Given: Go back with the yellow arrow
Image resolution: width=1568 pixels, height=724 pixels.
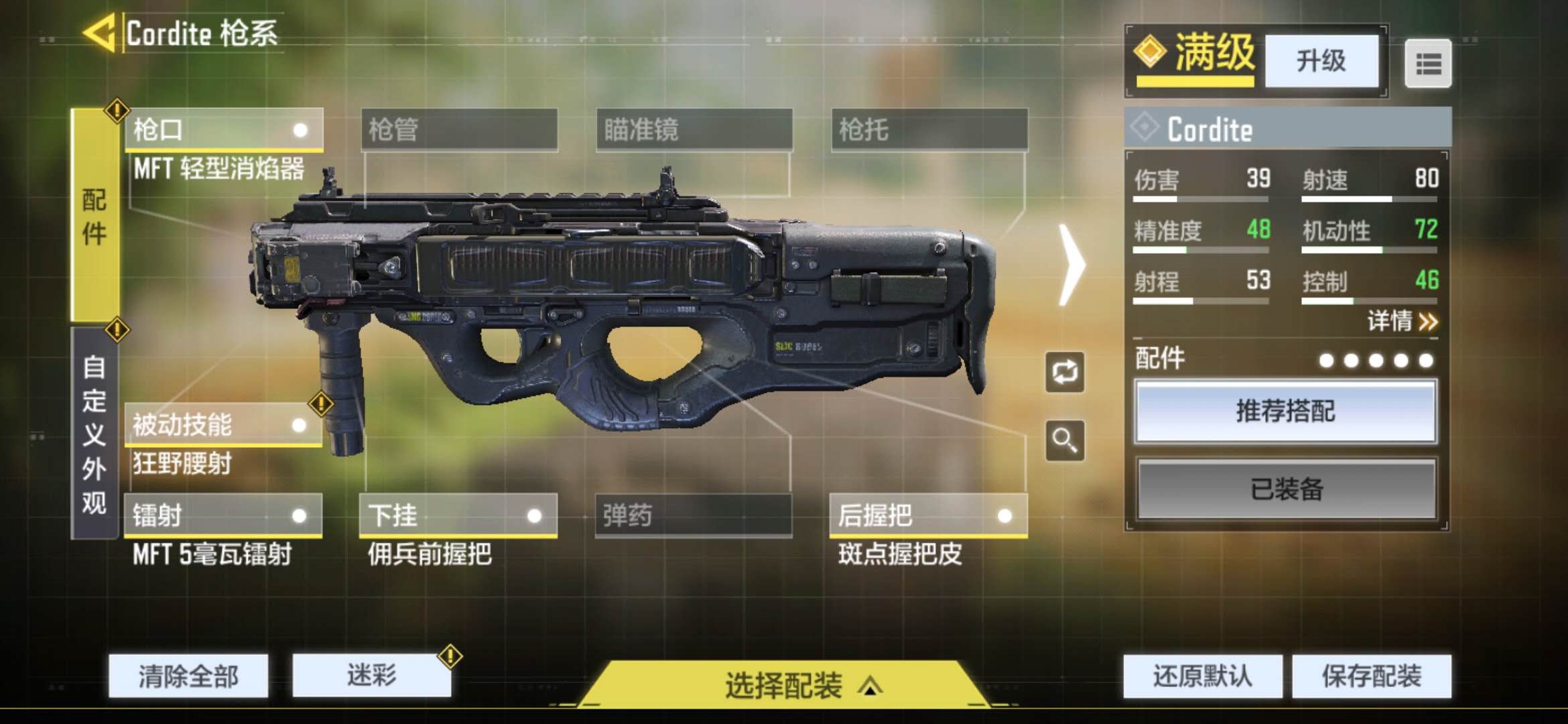Looking at the screenshot, I should click(x=101, y=33).
